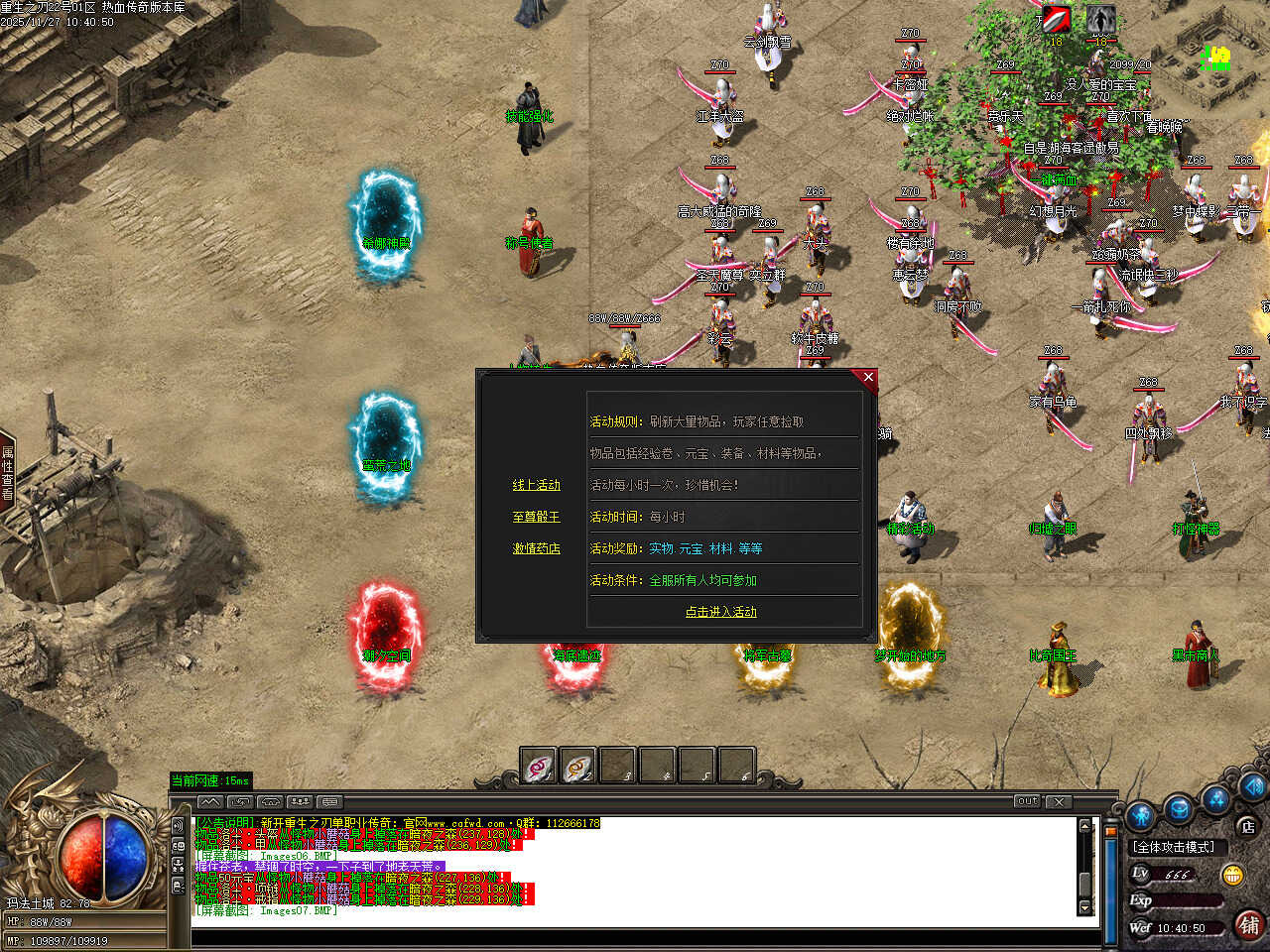Click 点击进入活动 to enter the event
Viewport: 1270px width, 952px height.
[x=721, y=612]
